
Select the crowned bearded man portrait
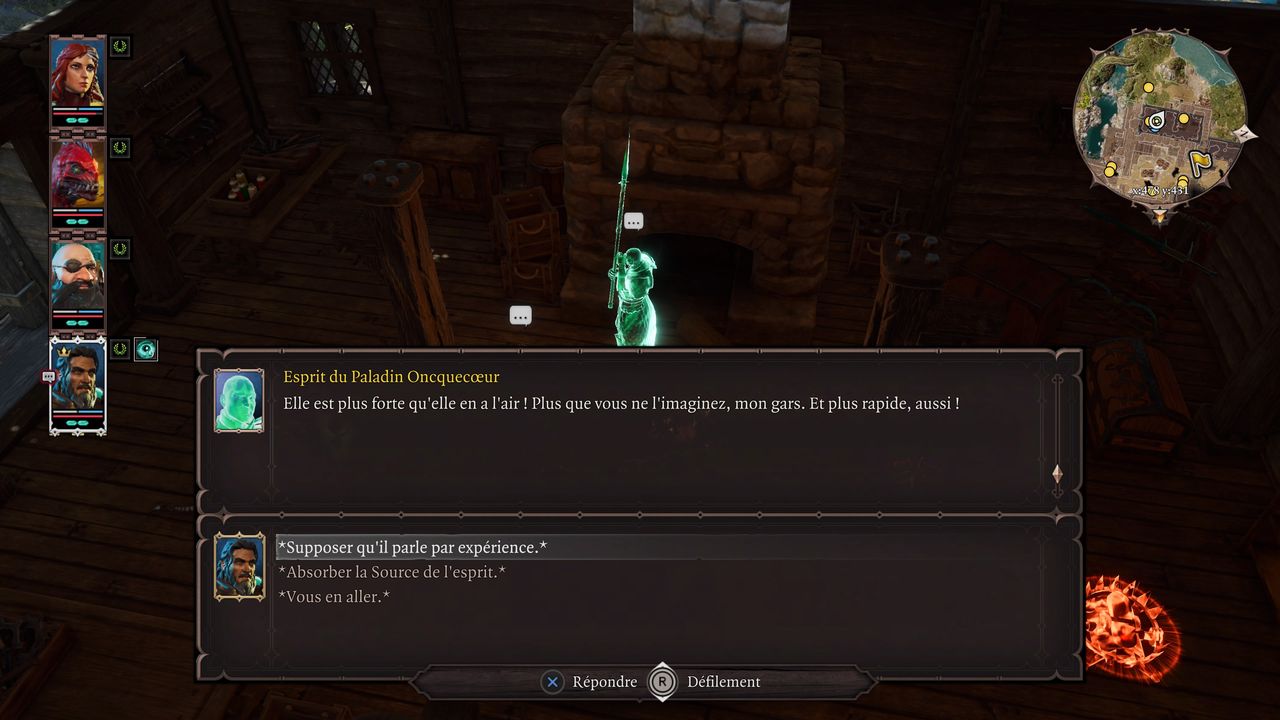pos(77,383)
